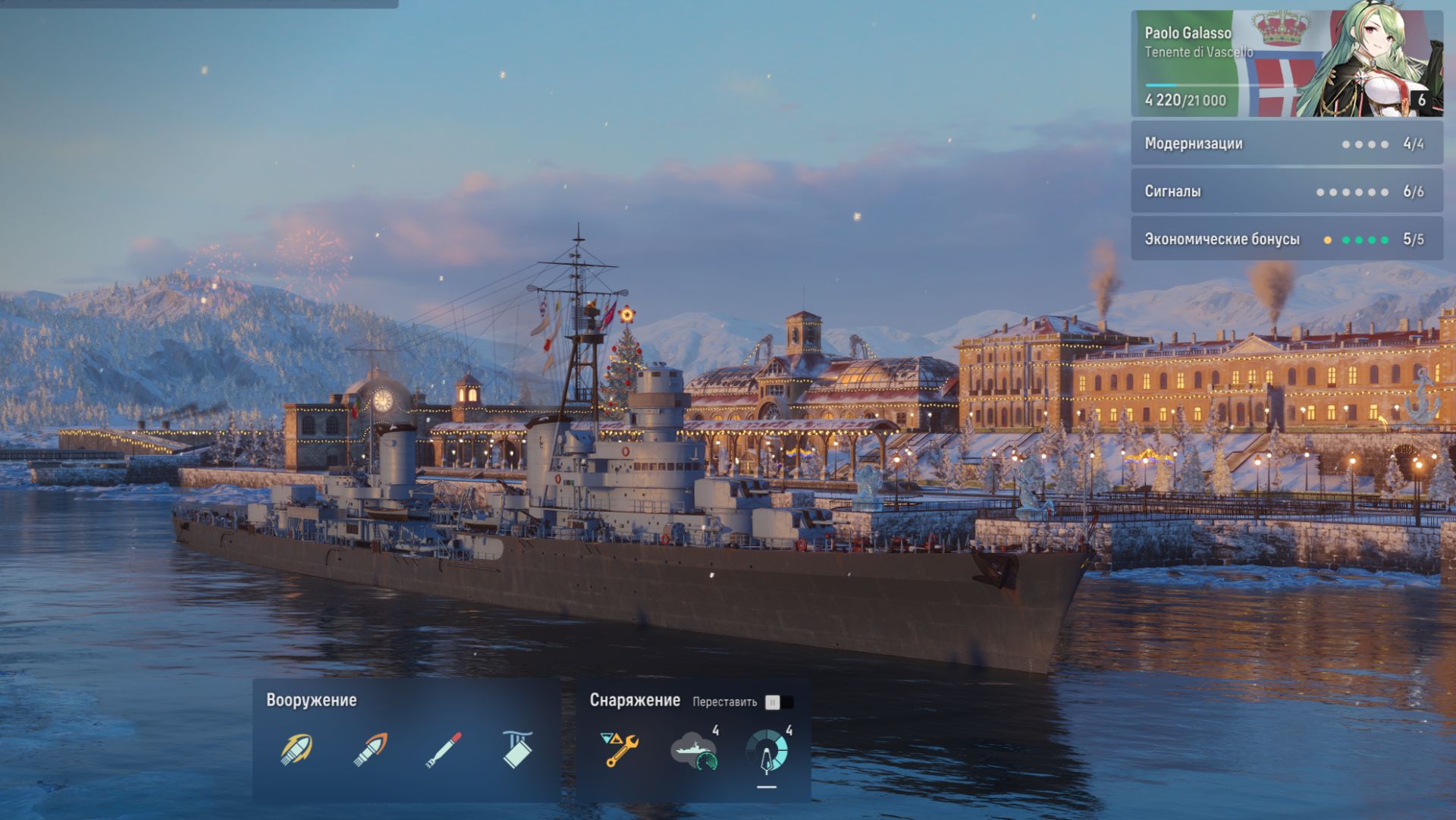Open commander Paolo Galasso's card
1456x820 pixels.
coord(1286,64)
